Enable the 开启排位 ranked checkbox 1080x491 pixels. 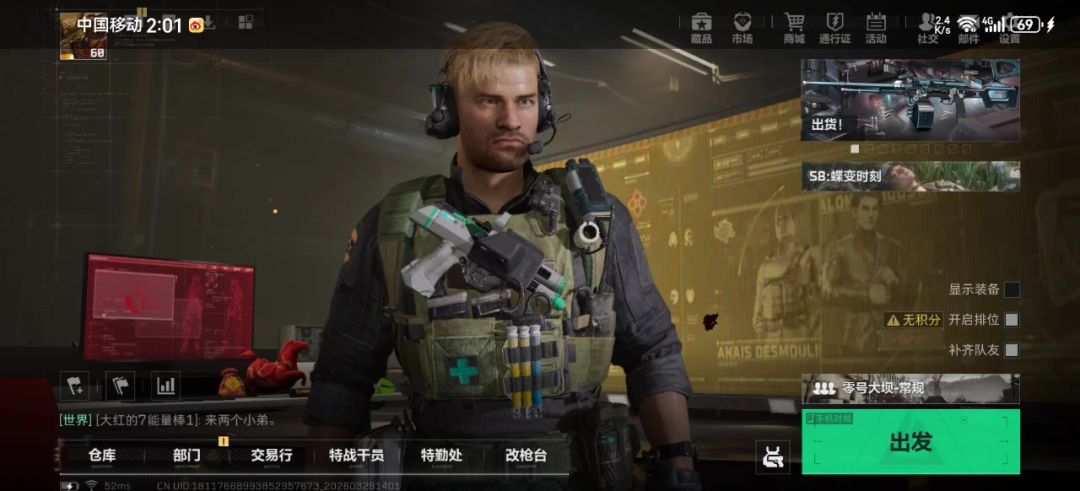[x=1012, y=320]
